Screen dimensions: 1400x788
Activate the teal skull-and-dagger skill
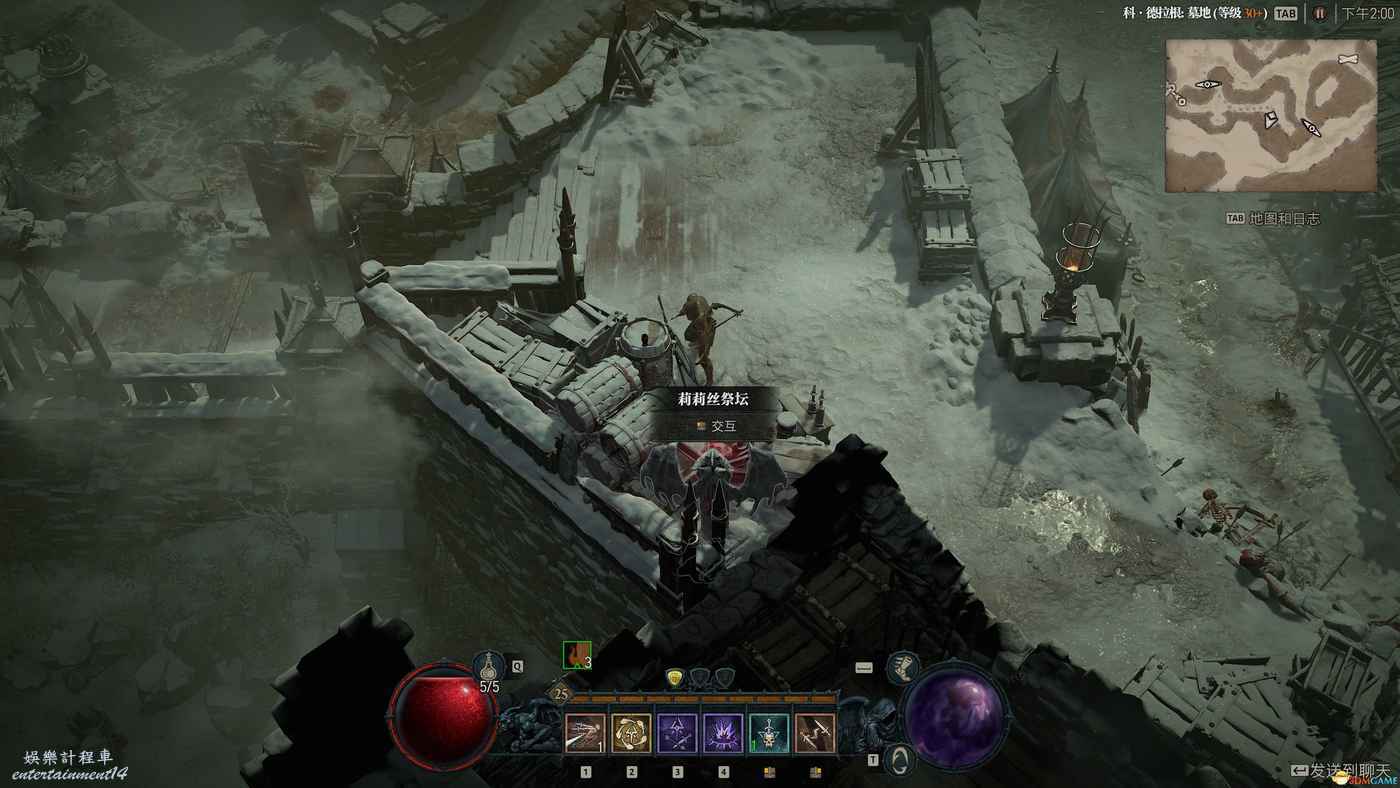tap(769, 733)
